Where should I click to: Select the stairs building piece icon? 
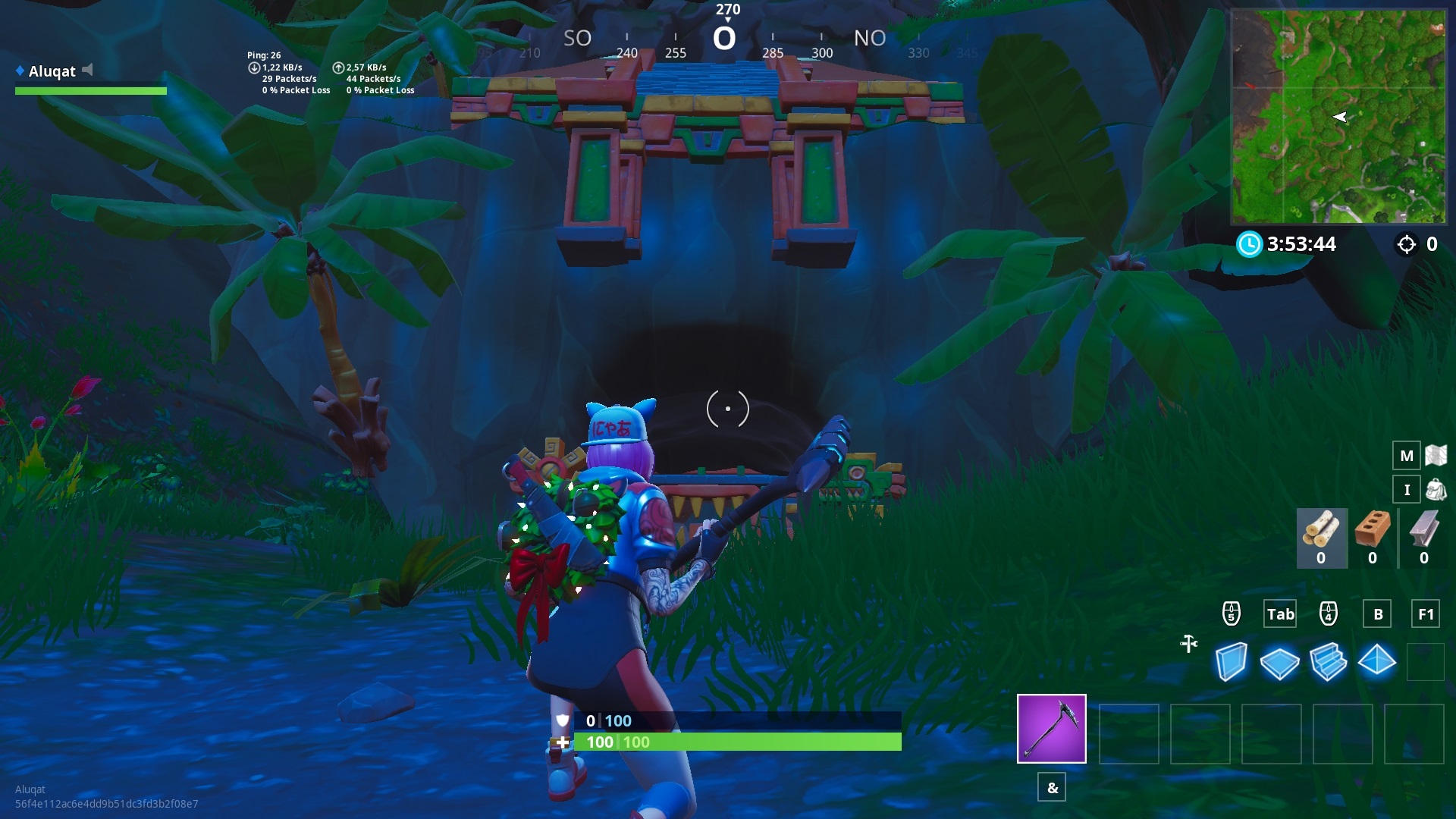(x=1329, y=661)
